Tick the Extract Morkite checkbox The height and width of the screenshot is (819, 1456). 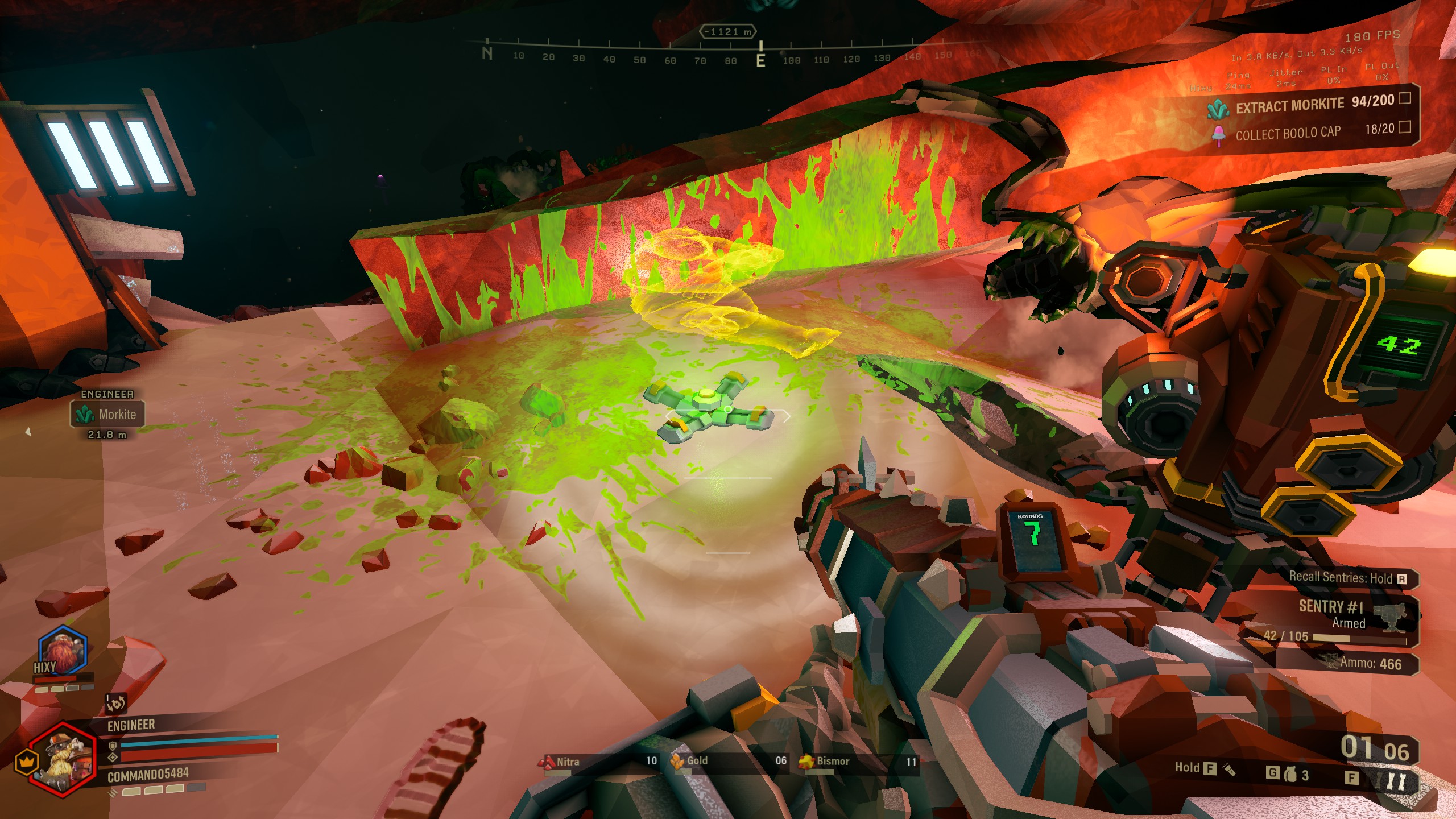click(1404, 98)
